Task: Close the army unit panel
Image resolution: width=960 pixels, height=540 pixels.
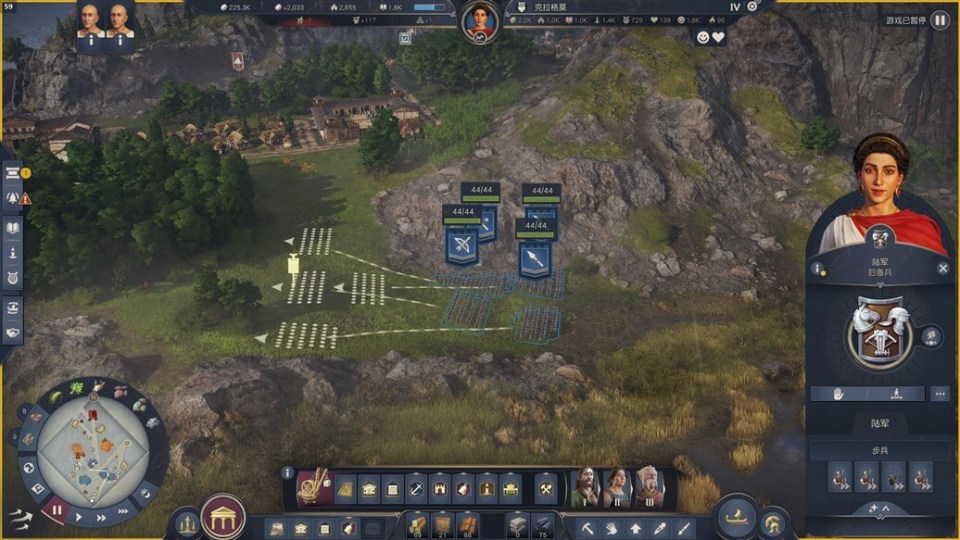Action: (943, 268)
